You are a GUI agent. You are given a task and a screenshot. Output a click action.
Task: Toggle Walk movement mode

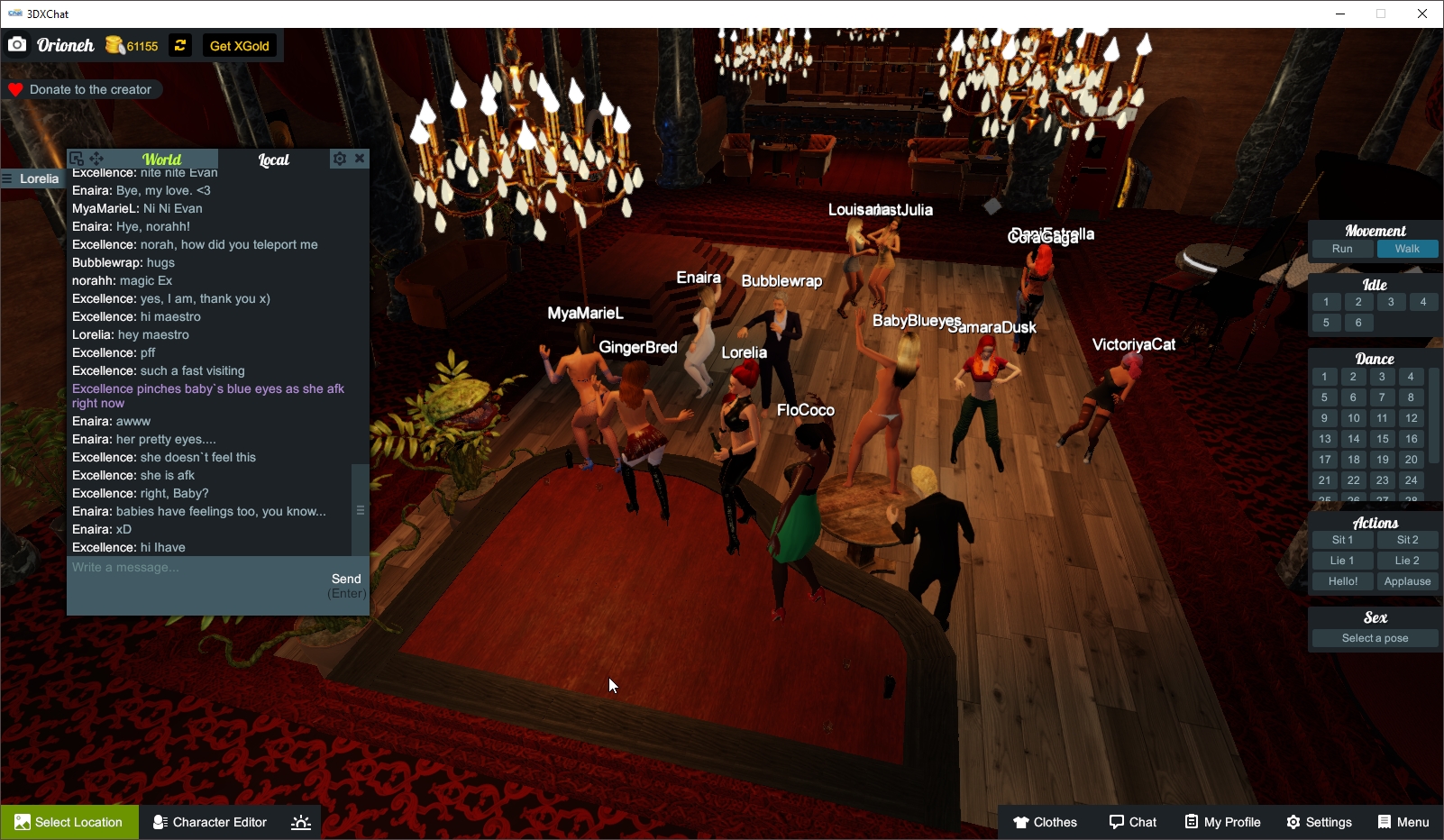(x=1407, y=248)
